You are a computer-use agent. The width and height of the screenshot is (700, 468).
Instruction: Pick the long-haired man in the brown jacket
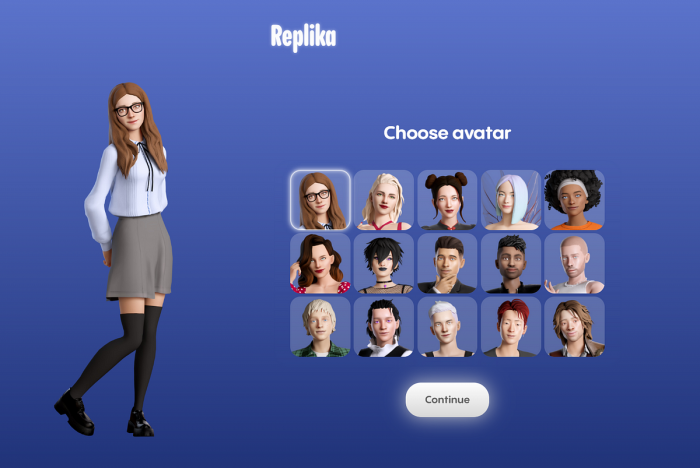point(574,327)
